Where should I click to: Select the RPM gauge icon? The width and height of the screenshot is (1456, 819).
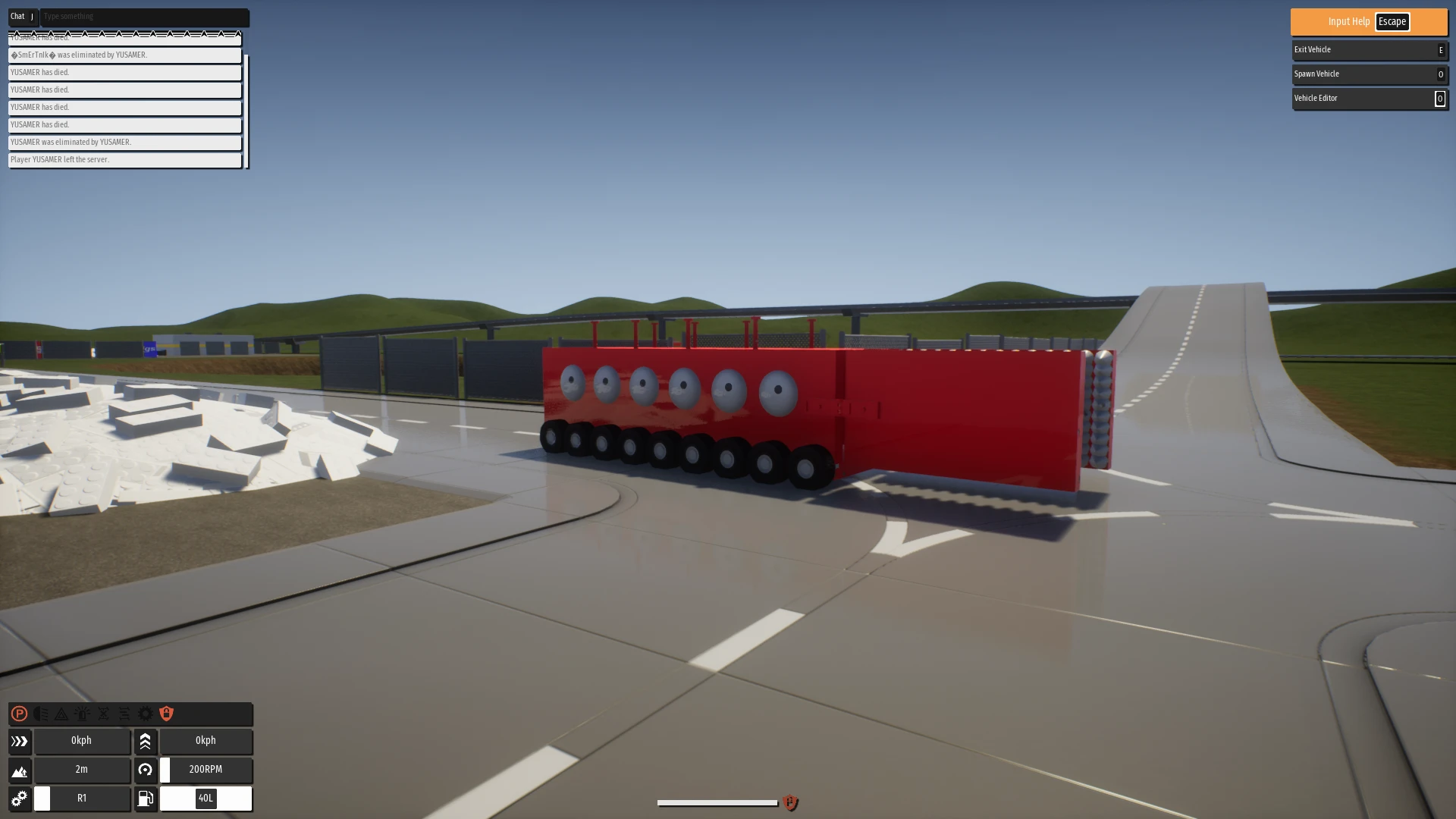(x=145, y=770)
